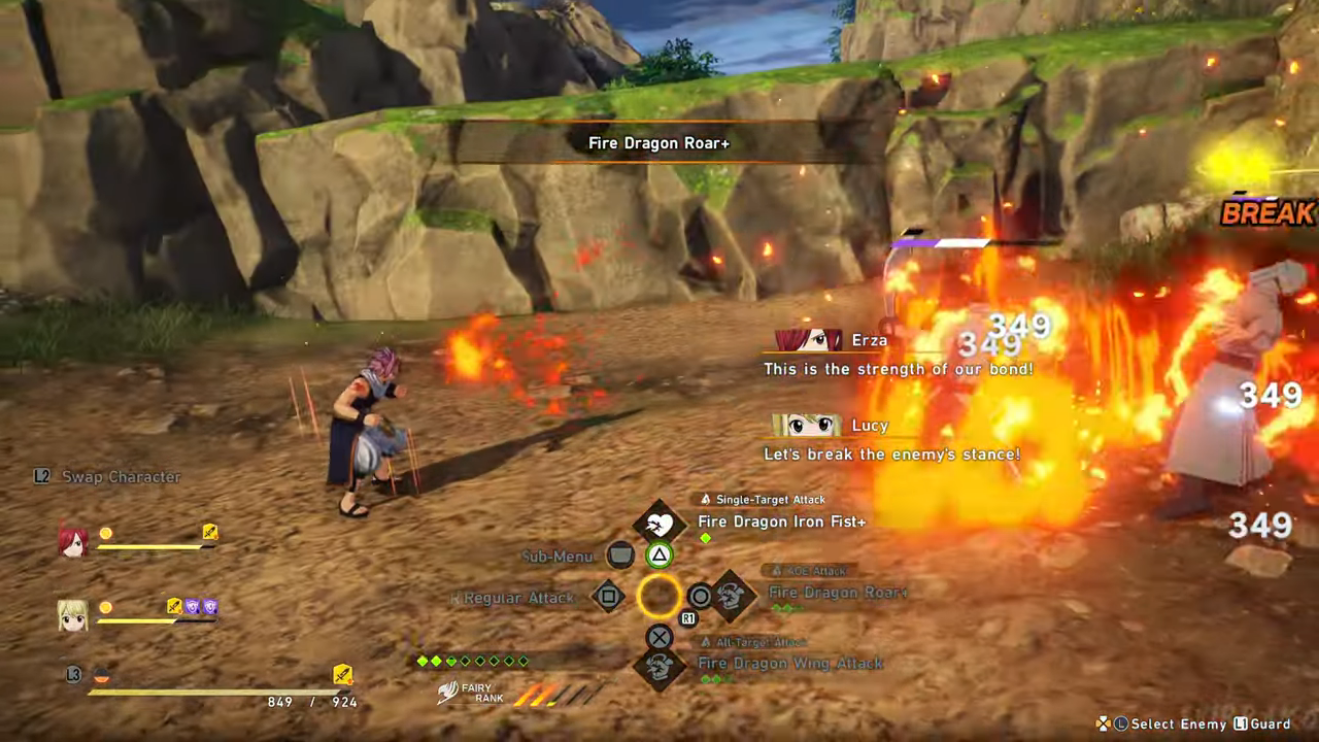
Task: Check Natsu's yellow sword buff icon
Action: pos(342,675)
